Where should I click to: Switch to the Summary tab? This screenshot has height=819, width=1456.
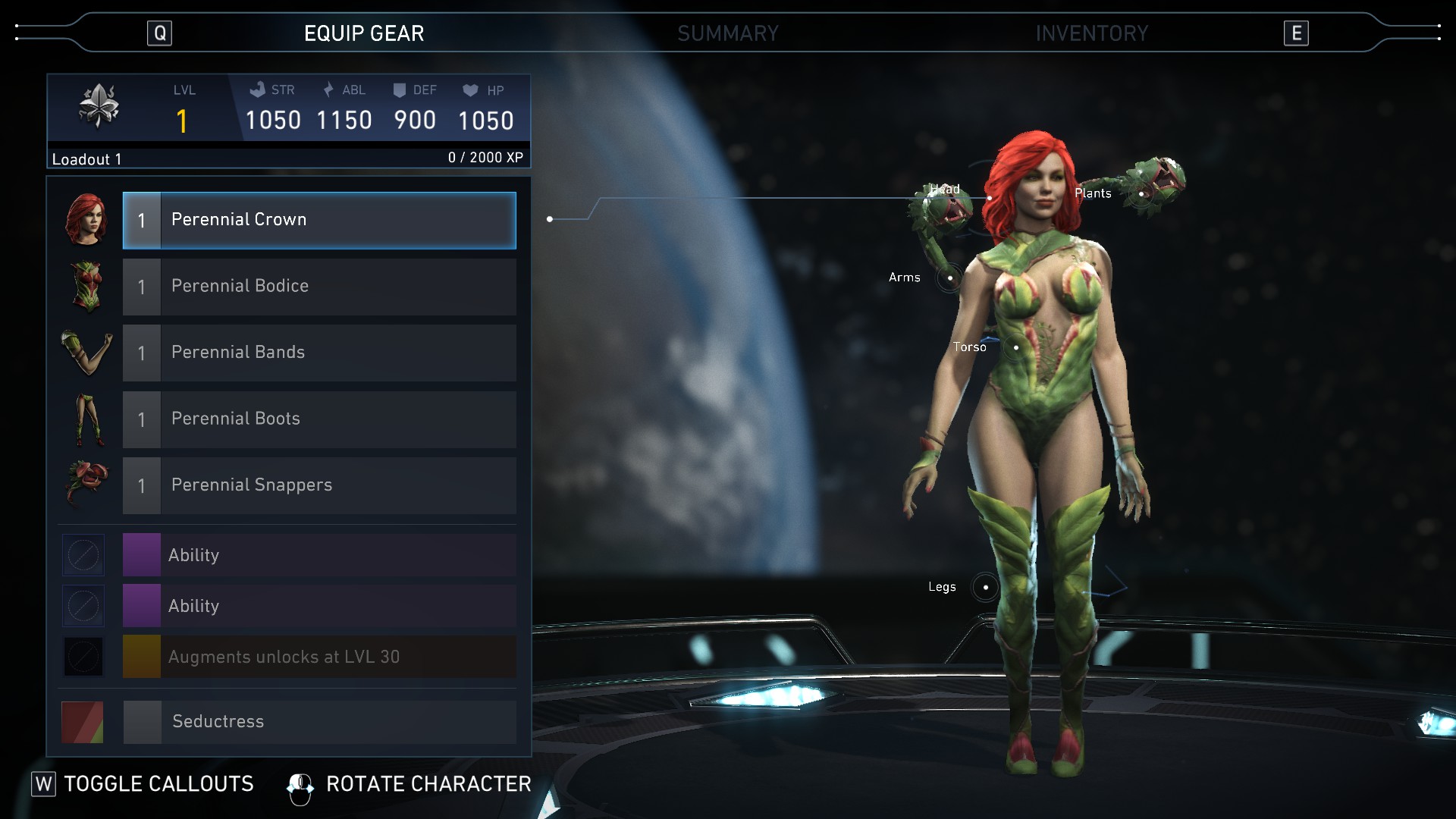[x=727, y=33]
